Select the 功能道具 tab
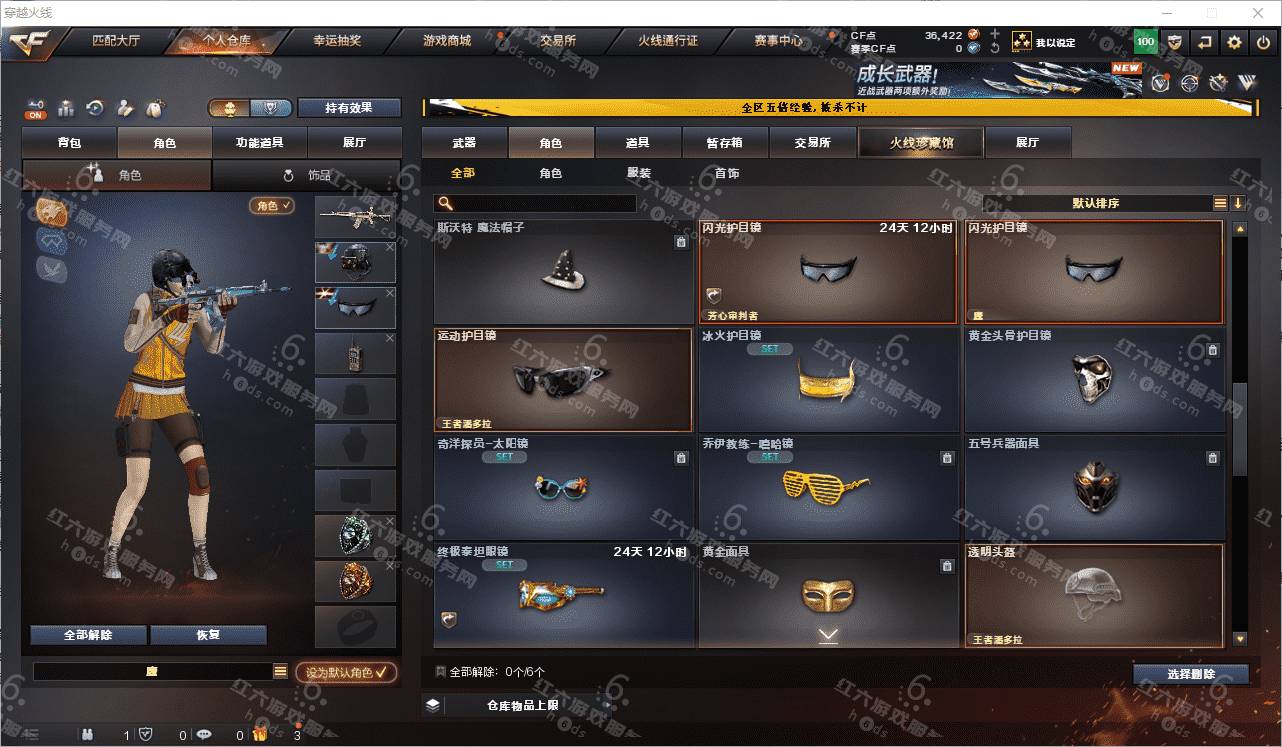 tap(259, 143)
